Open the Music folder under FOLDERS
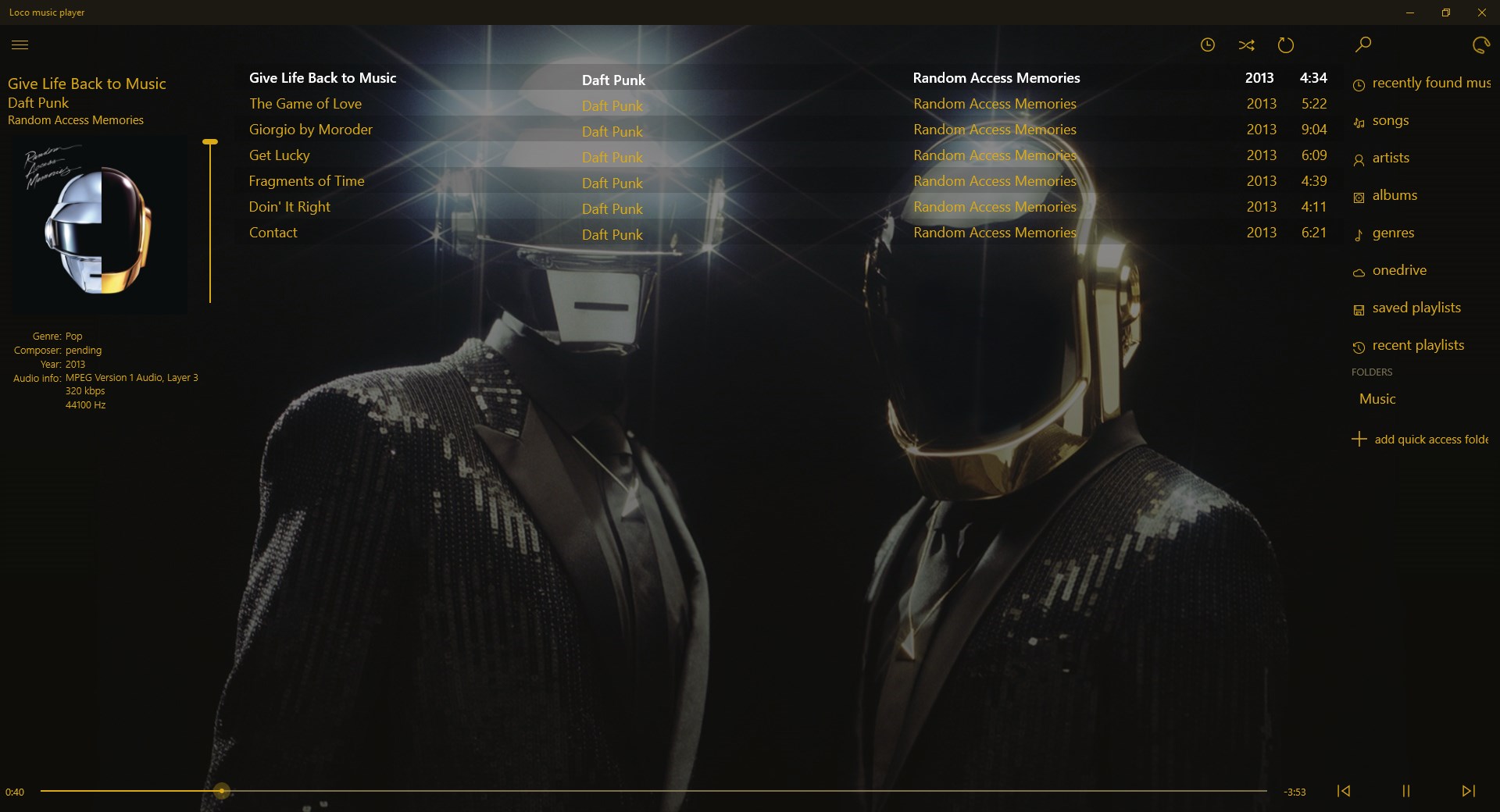The image size is (1500, 812). coord(1377,398)
